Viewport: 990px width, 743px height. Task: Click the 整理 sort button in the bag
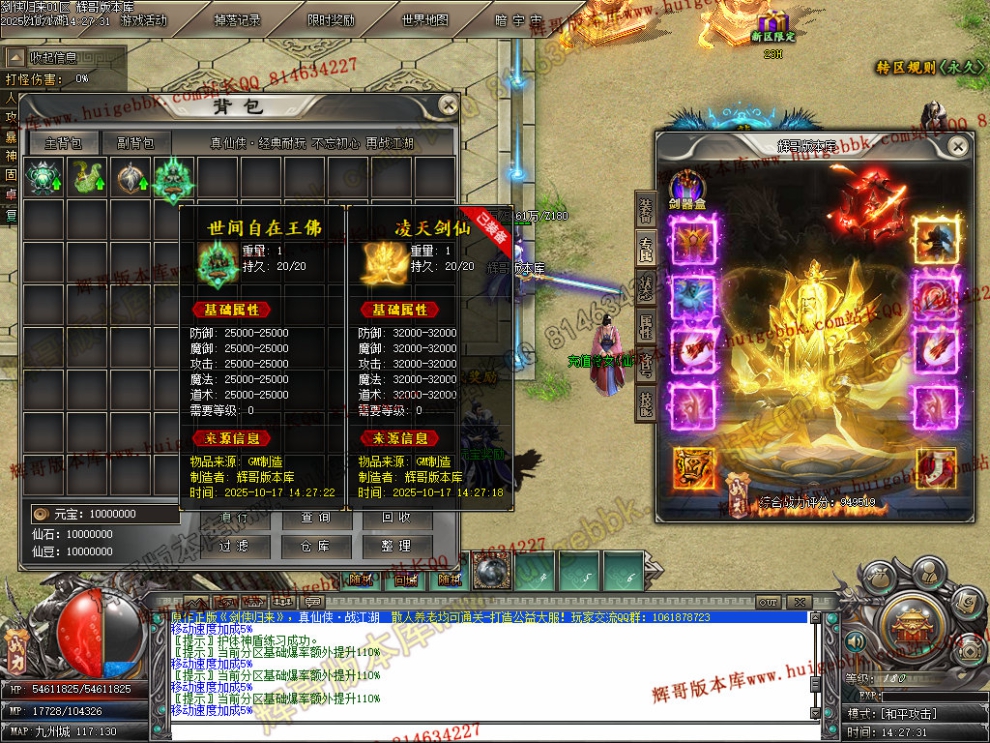396,546
